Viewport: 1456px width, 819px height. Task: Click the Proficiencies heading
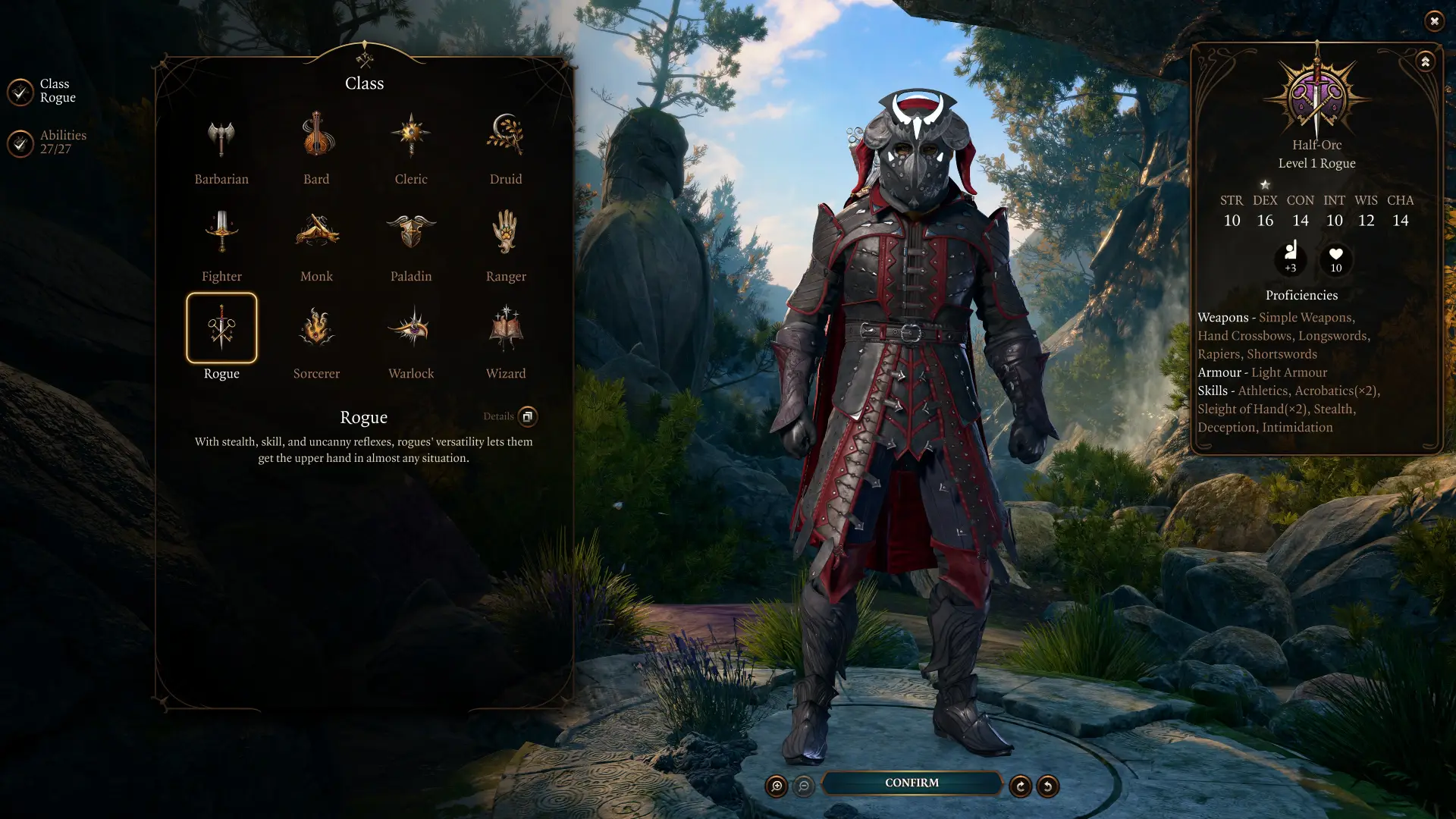click(x=1301, y=295)
